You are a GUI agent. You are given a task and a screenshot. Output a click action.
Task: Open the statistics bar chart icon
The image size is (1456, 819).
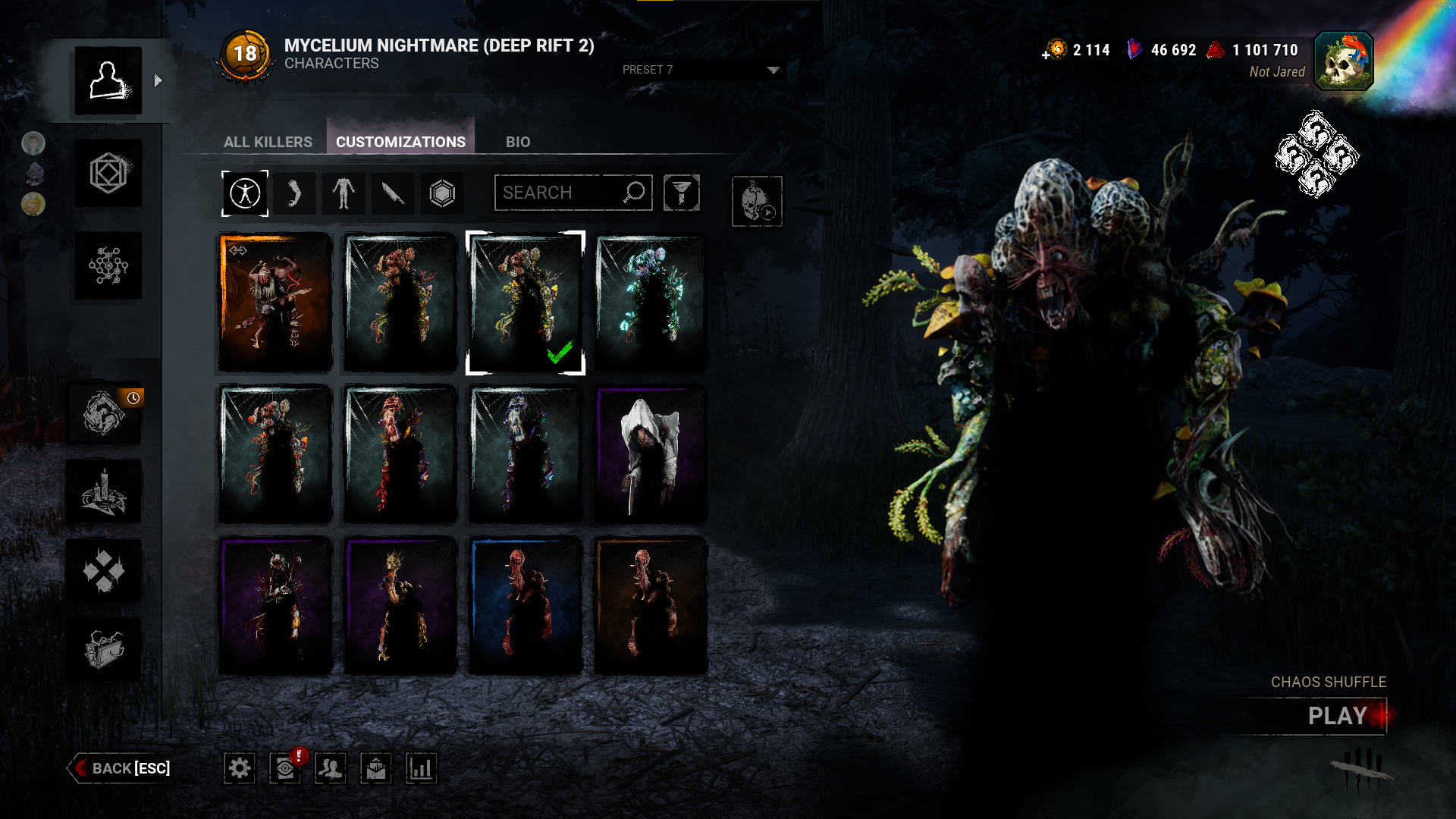pos(421,768)
